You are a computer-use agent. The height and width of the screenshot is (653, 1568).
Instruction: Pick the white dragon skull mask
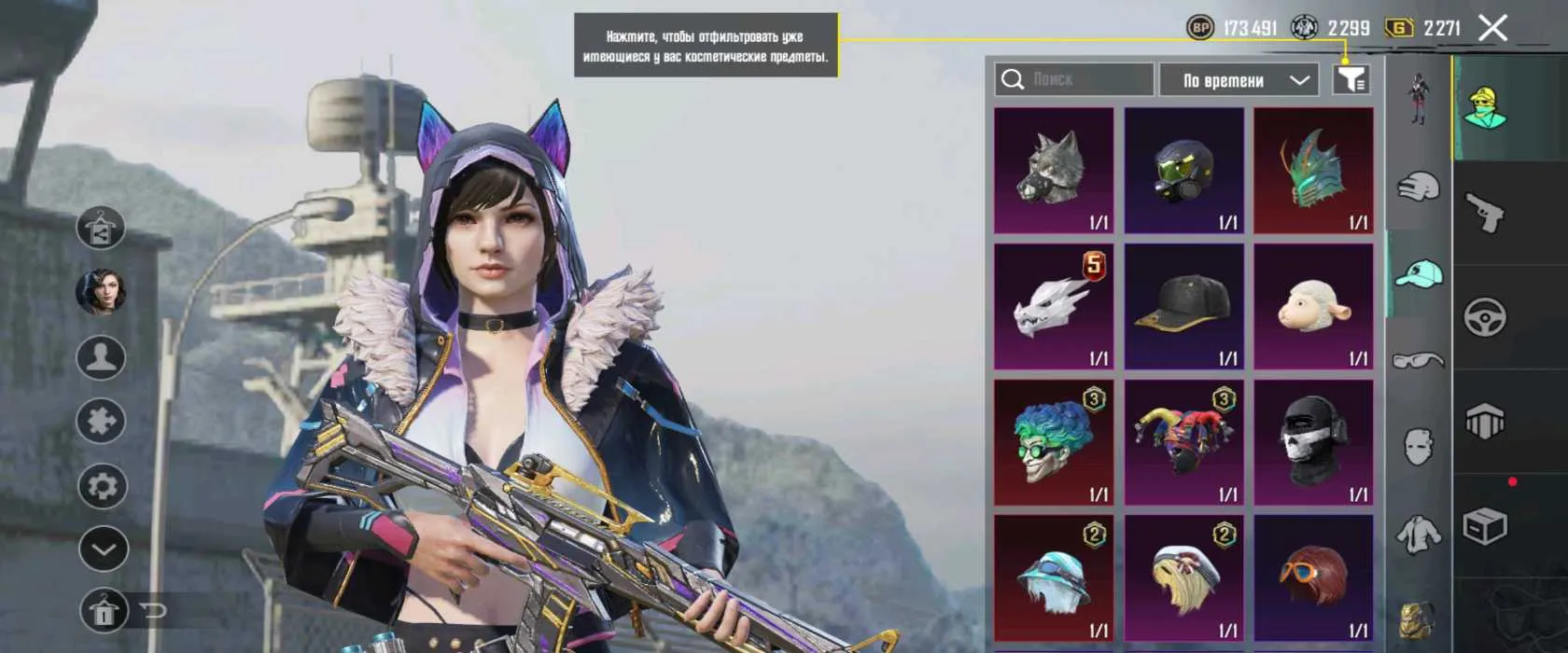1054,306
